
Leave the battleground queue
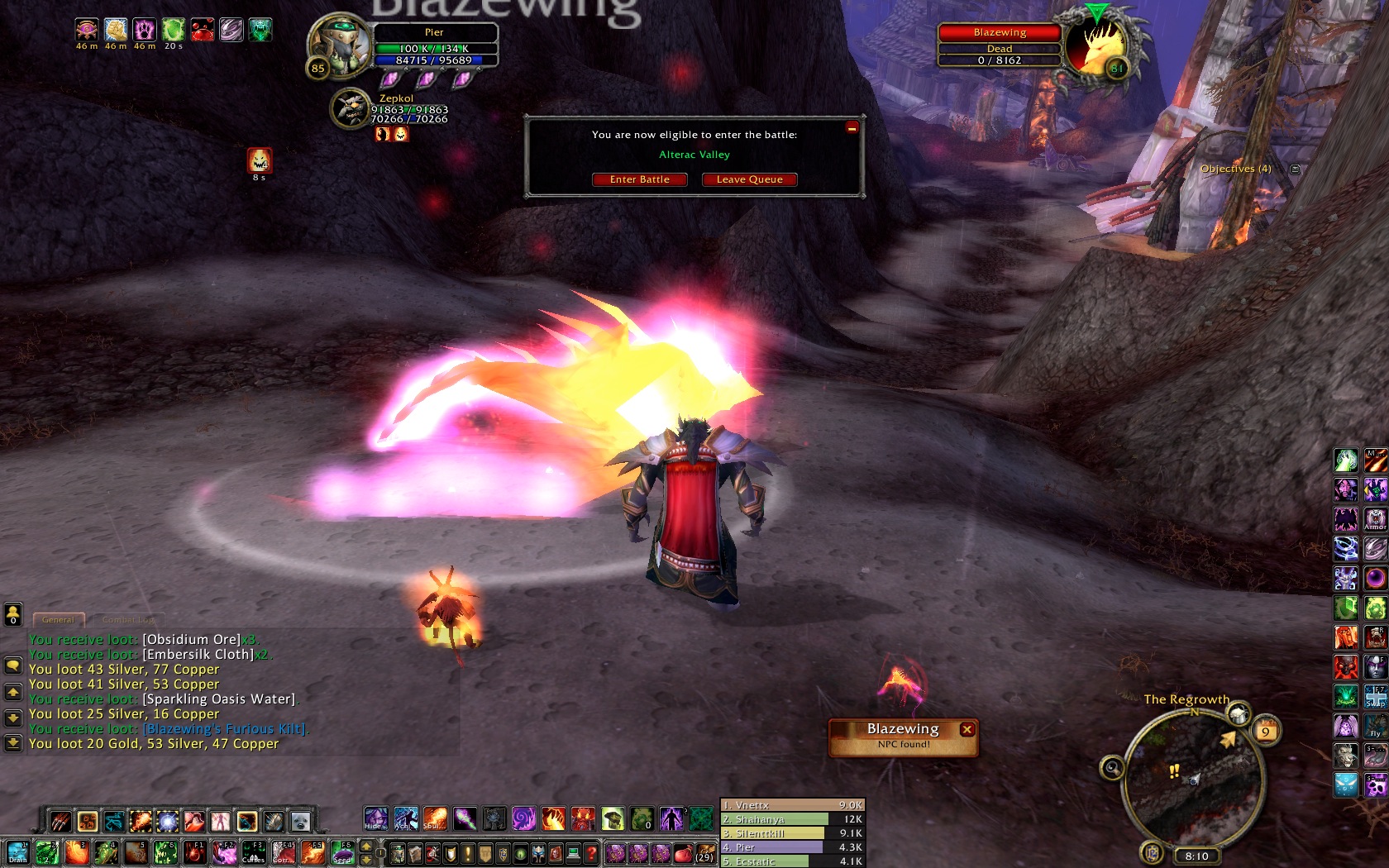pos(749,179)
